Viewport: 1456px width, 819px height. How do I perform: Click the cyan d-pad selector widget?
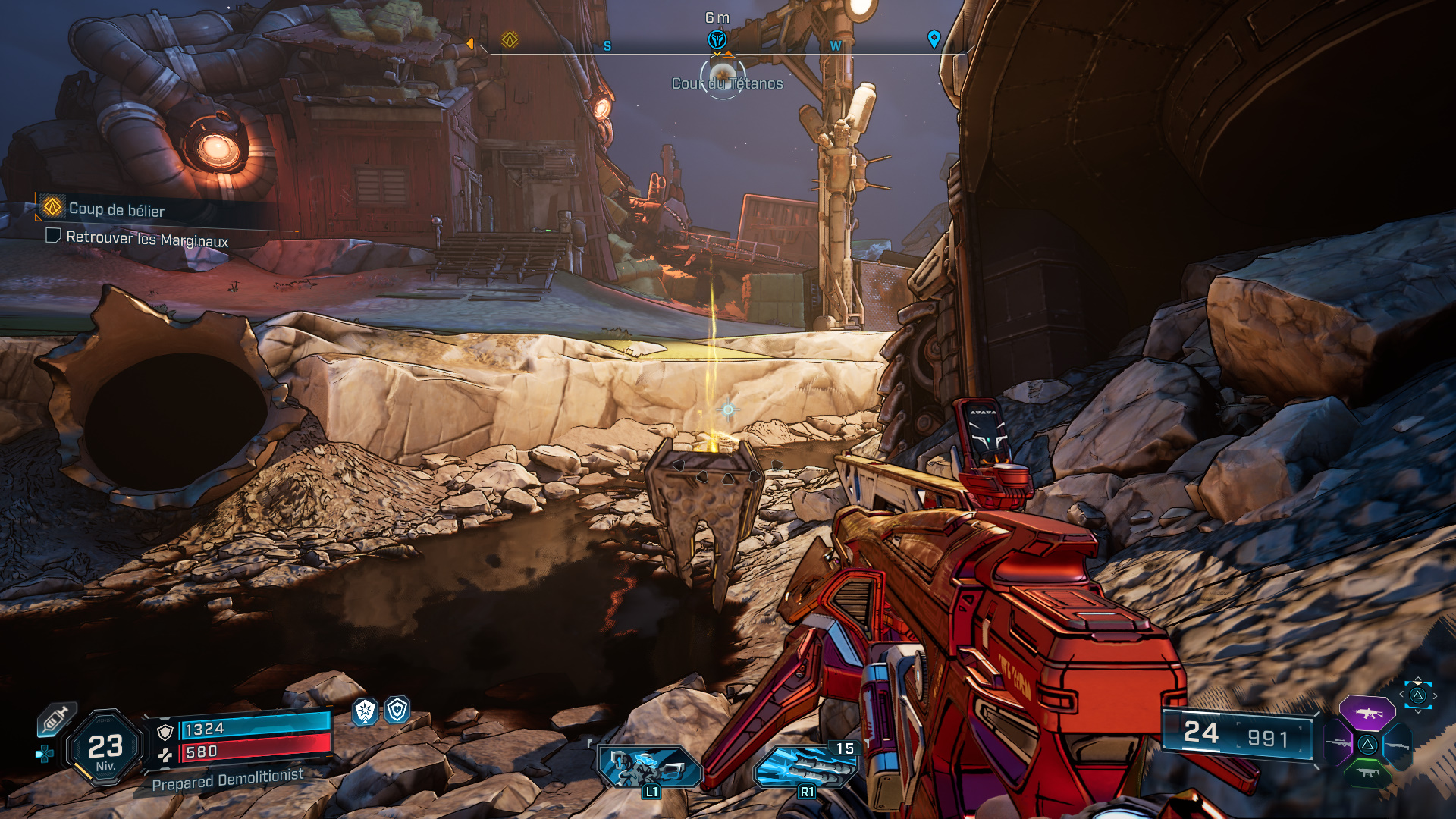[x=1417, y=695]
